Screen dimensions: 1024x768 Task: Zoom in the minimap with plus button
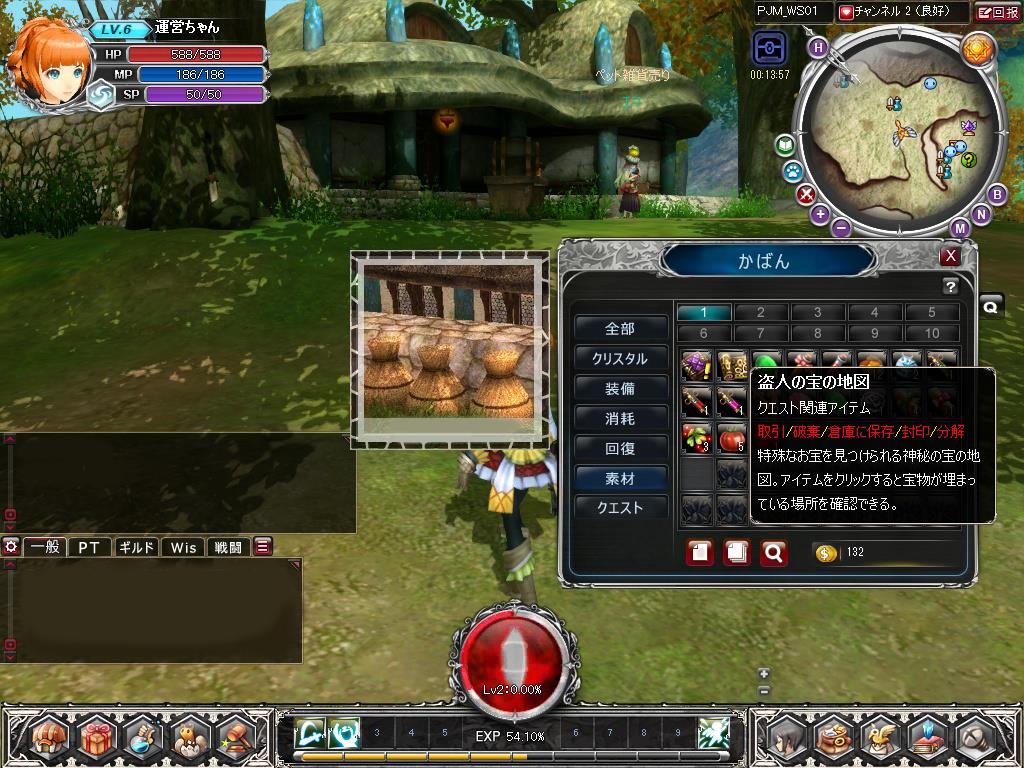[820, 214]
